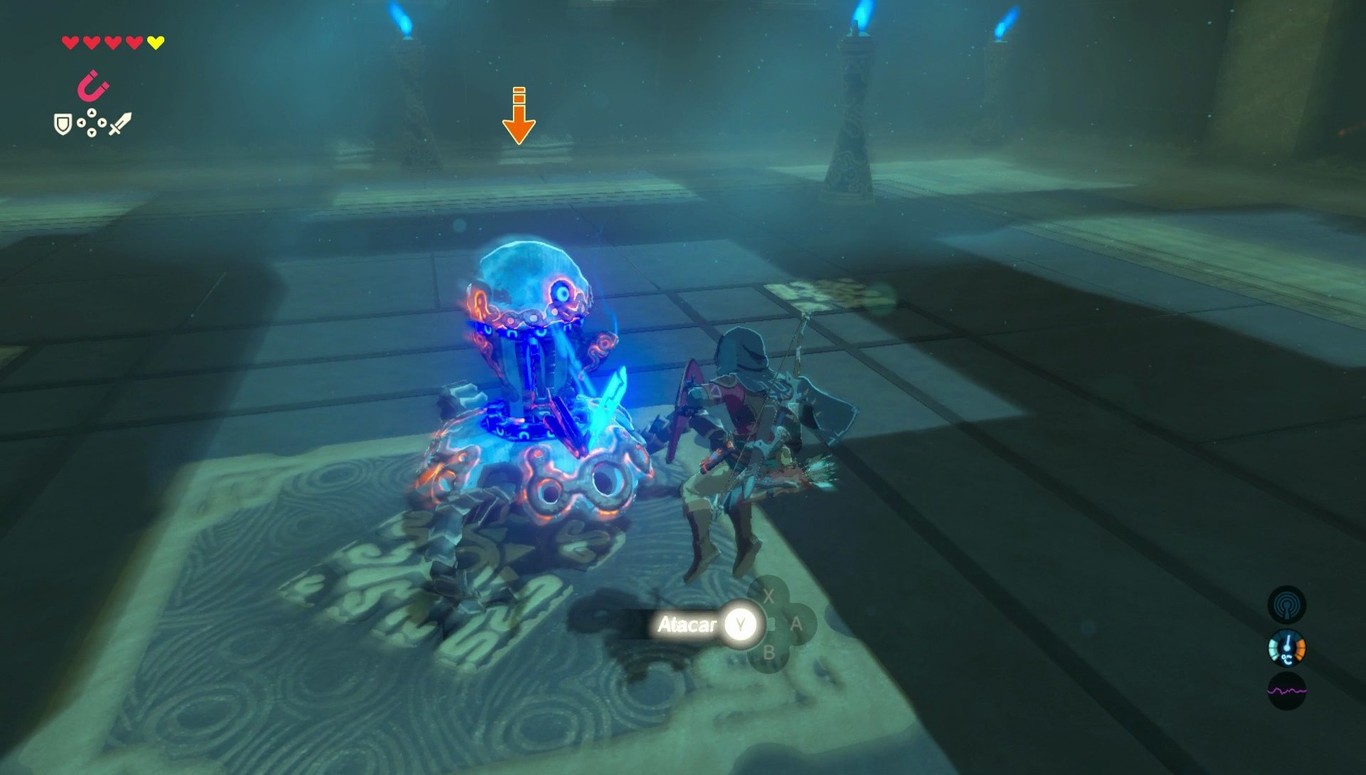Click the d-pad icon in the HUD
The image size is (1366, 775).
[x=92, y=123]
